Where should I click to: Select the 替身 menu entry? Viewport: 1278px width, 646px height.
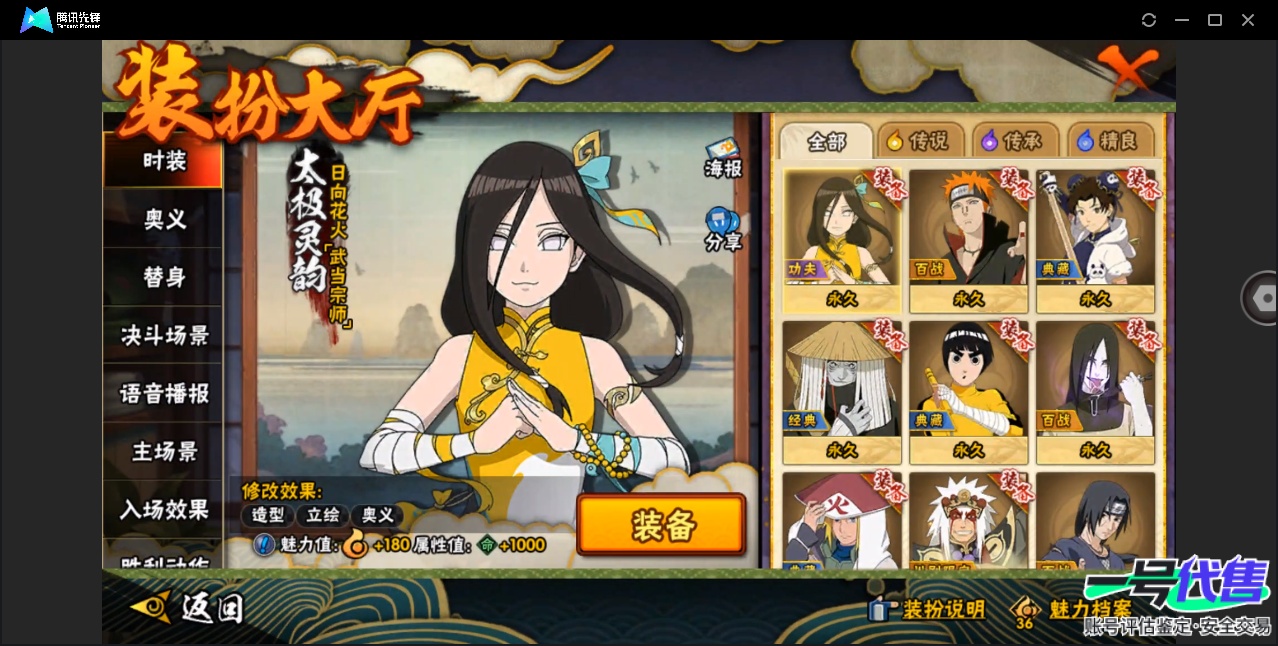point(164,277)
